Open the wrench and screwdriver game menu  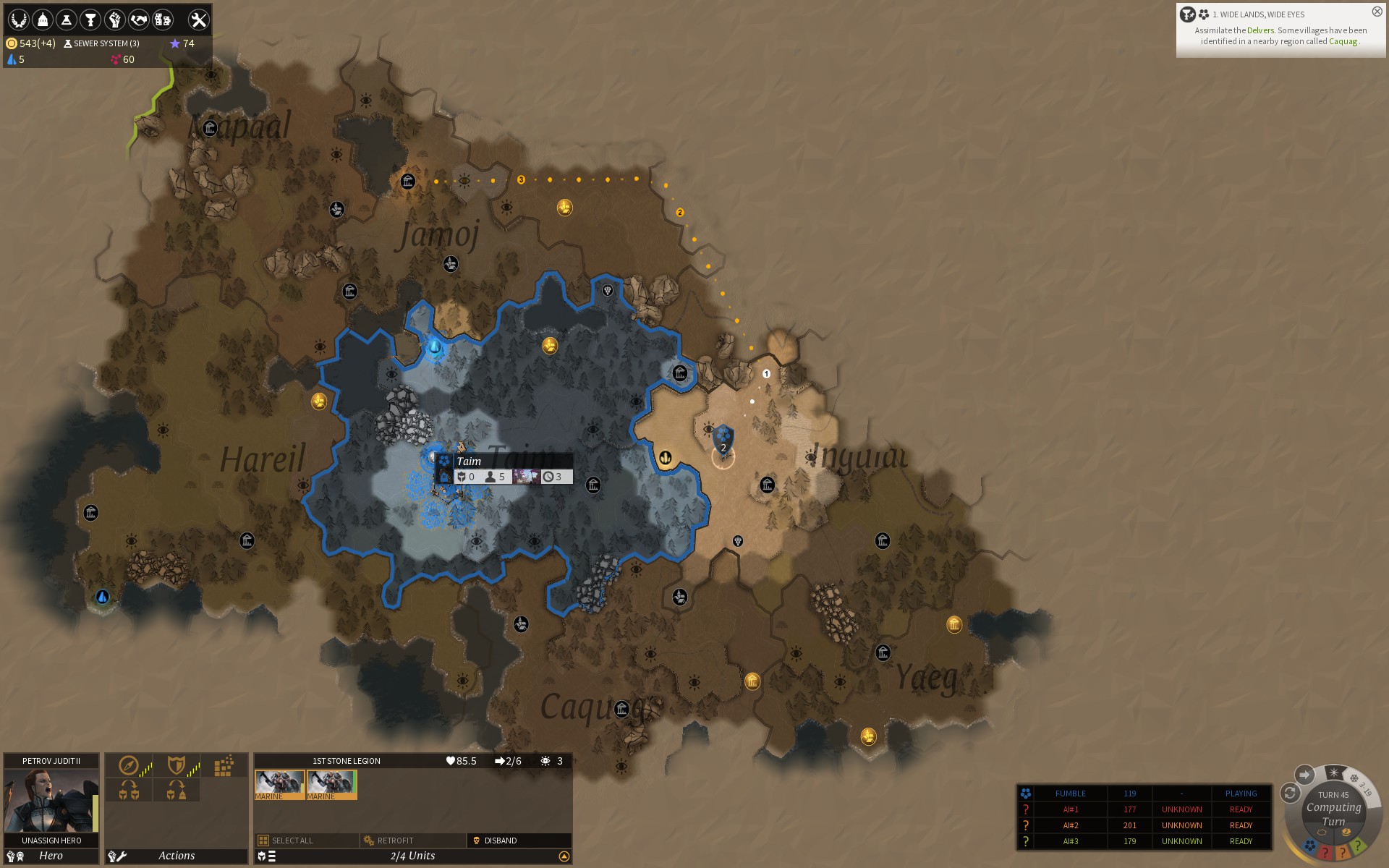pos(197,20)
